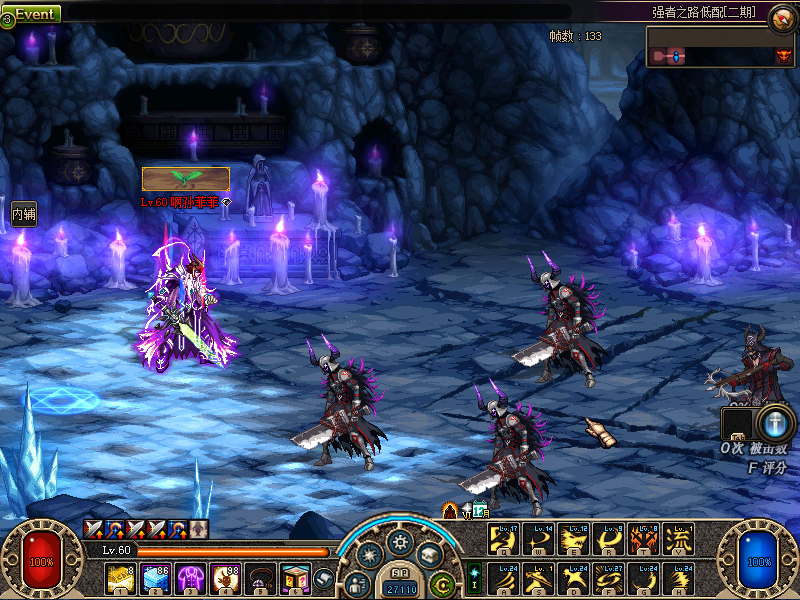This screenshot has width=800, height=600.
Task: Click the white cube button in the center dial
Action: click(430, 553)
